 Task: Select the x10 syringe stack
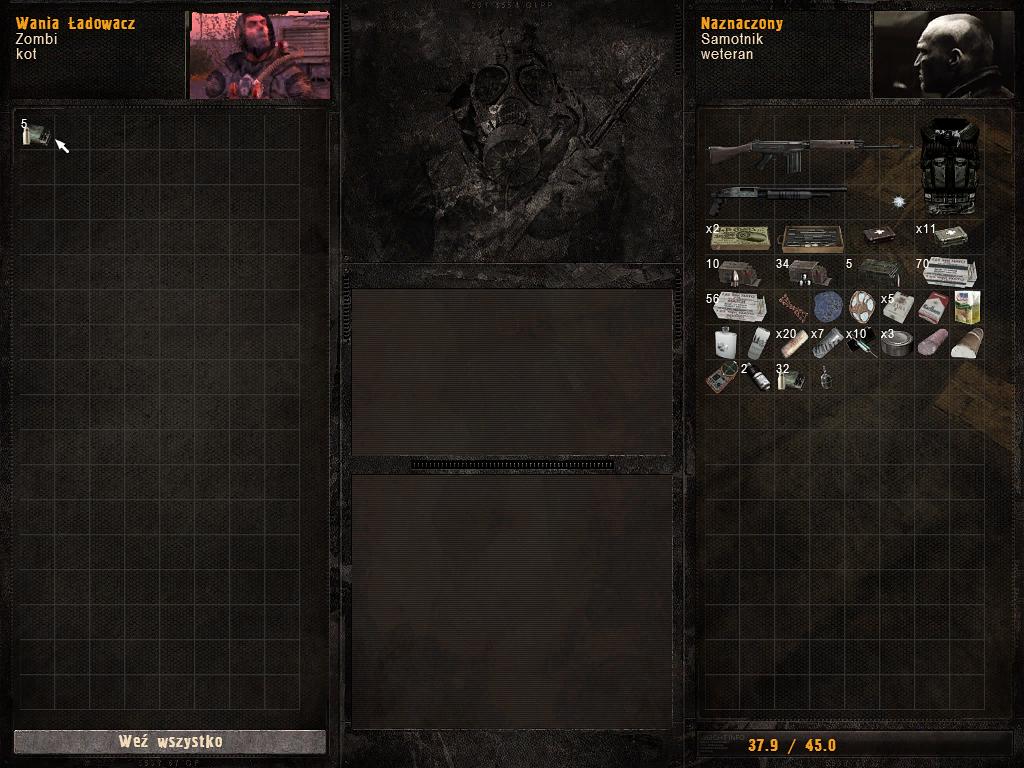[861, 343]
